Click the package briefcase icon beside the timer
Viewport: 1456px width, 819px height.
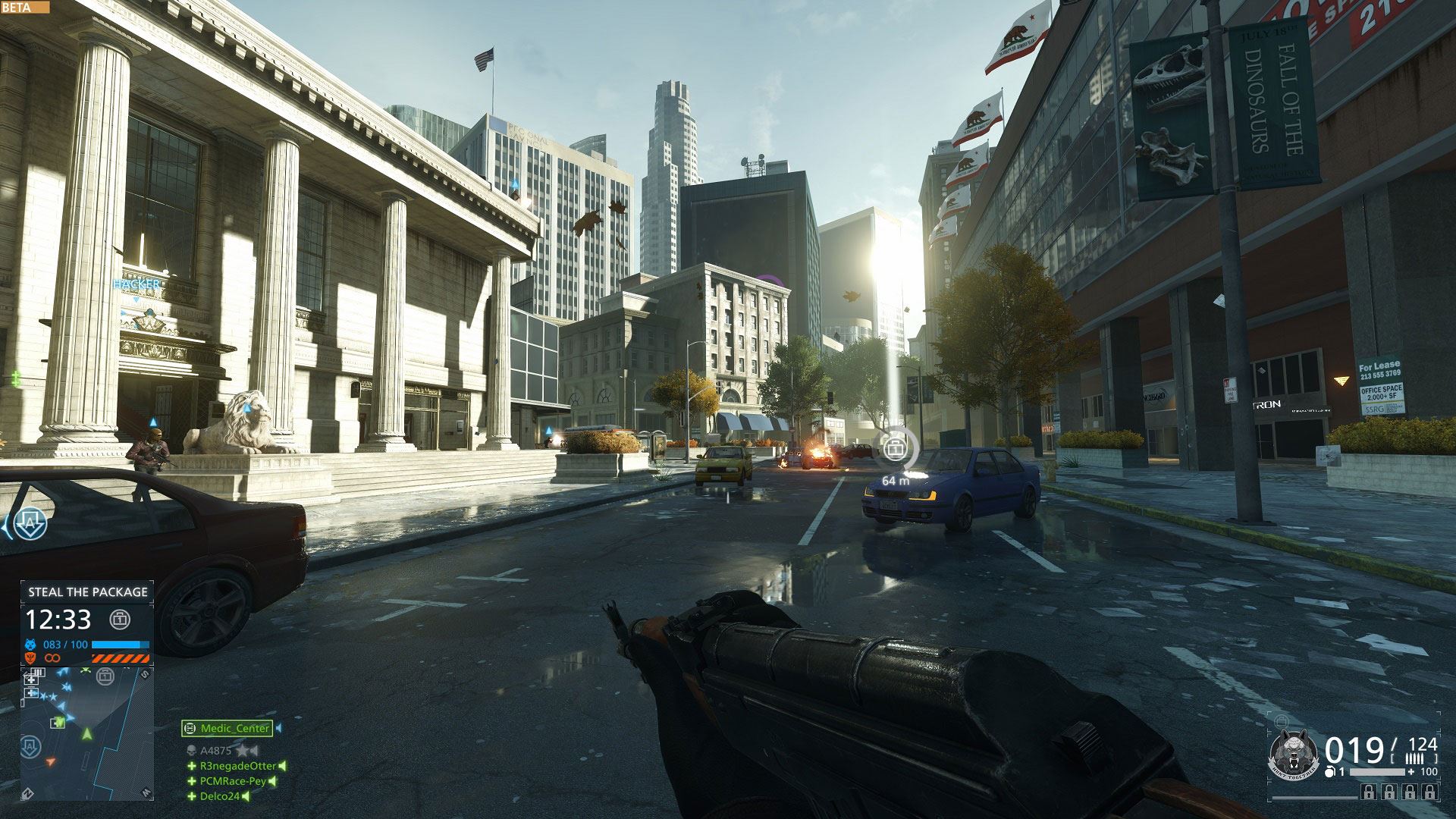click(x=120, y=620)
